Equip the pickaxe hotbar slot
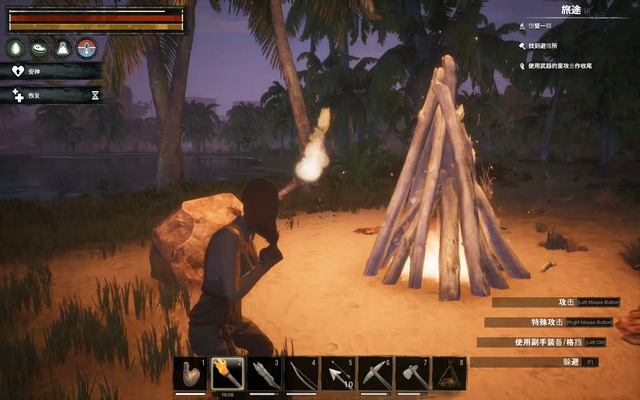Viewport: 640px width, 400px height. pos(375,374)
